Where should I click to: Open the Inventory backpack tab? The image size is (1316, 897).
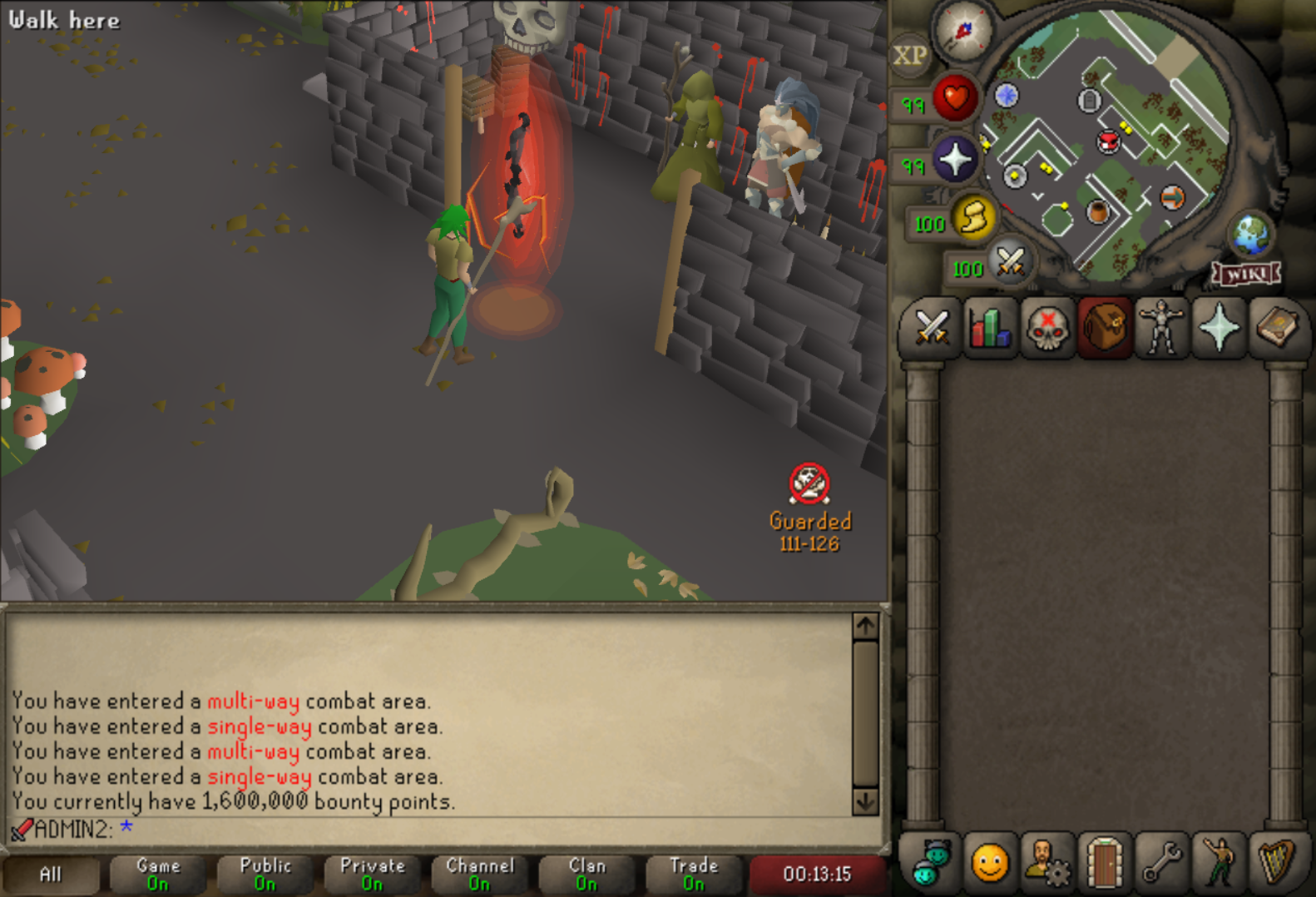(1105, 328)
